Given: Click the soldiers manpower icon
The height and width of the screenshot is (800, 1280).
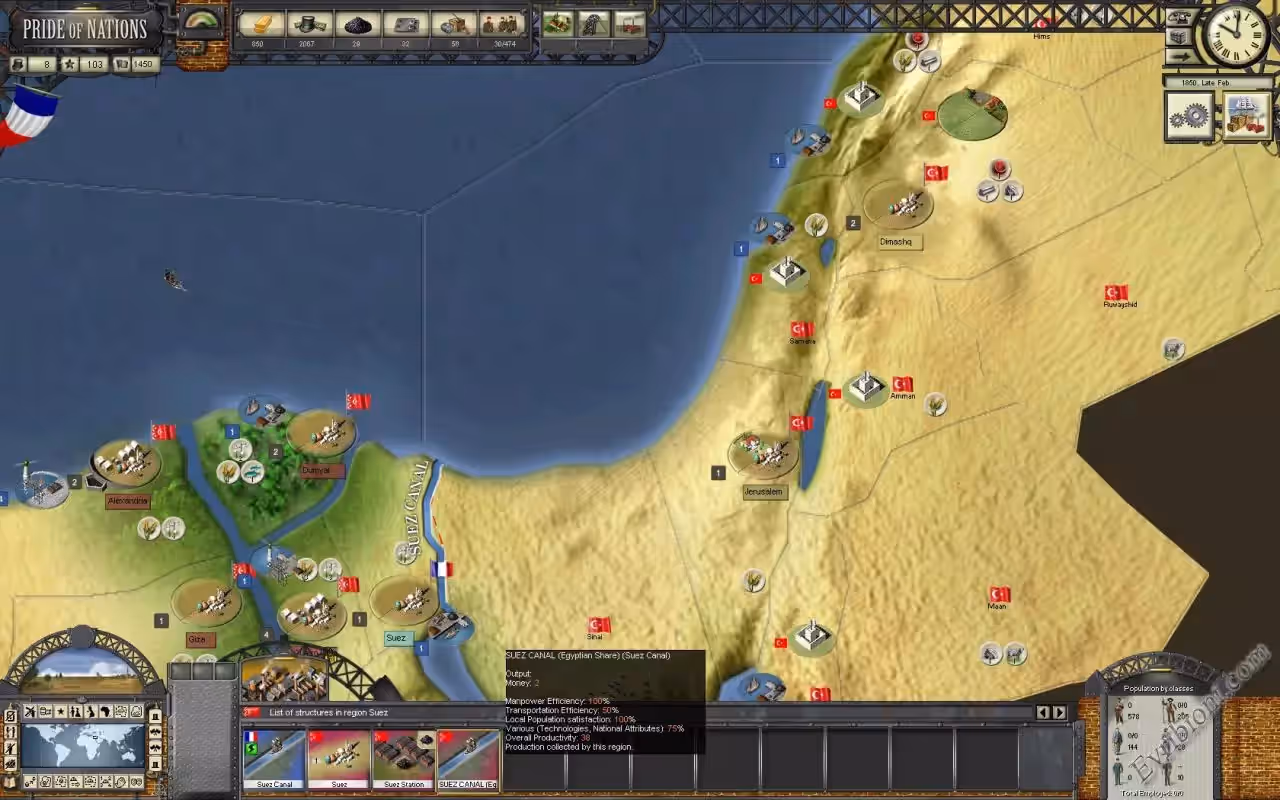Looking at the screenshot, I should (501, 24).
